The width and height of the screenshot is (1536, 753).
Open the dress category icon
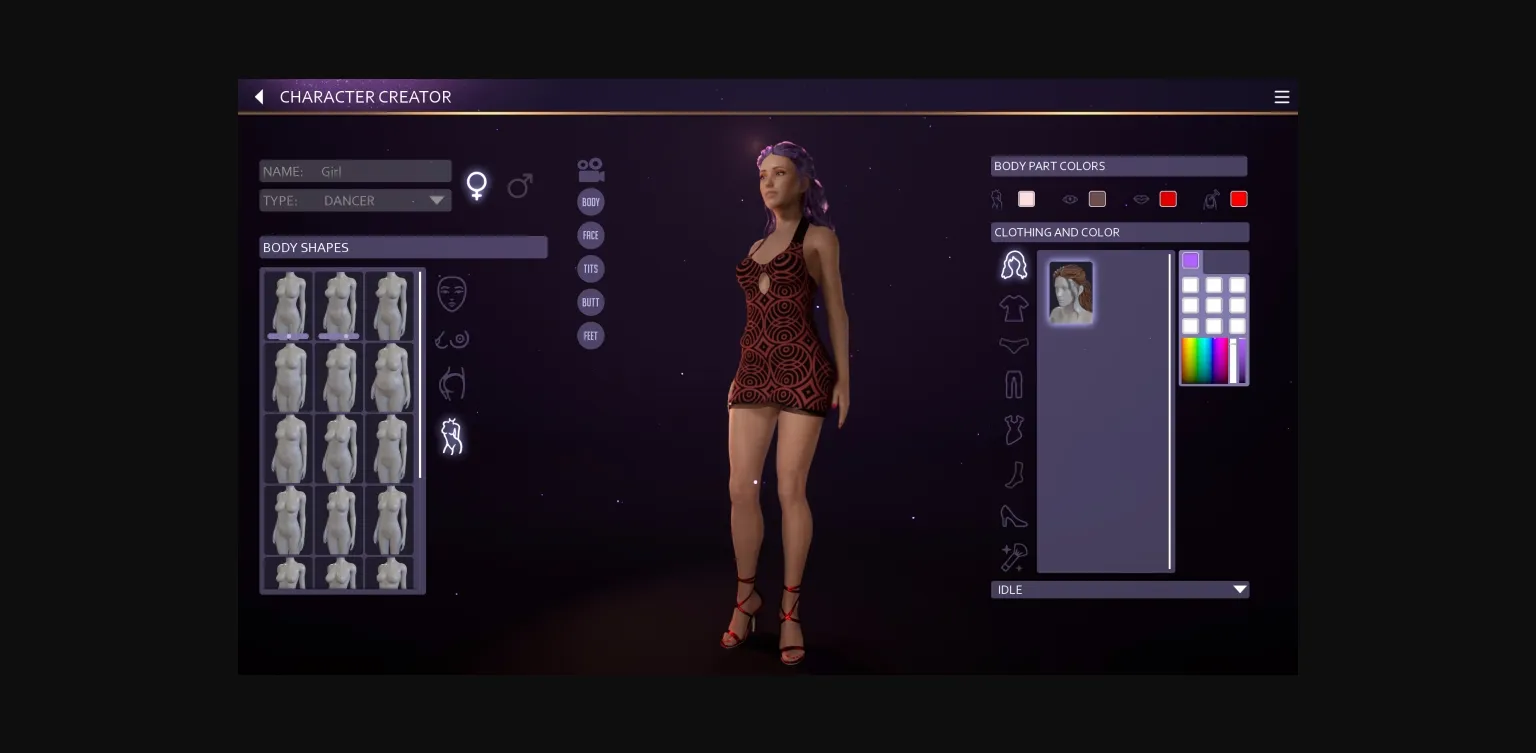[1014, 427]
